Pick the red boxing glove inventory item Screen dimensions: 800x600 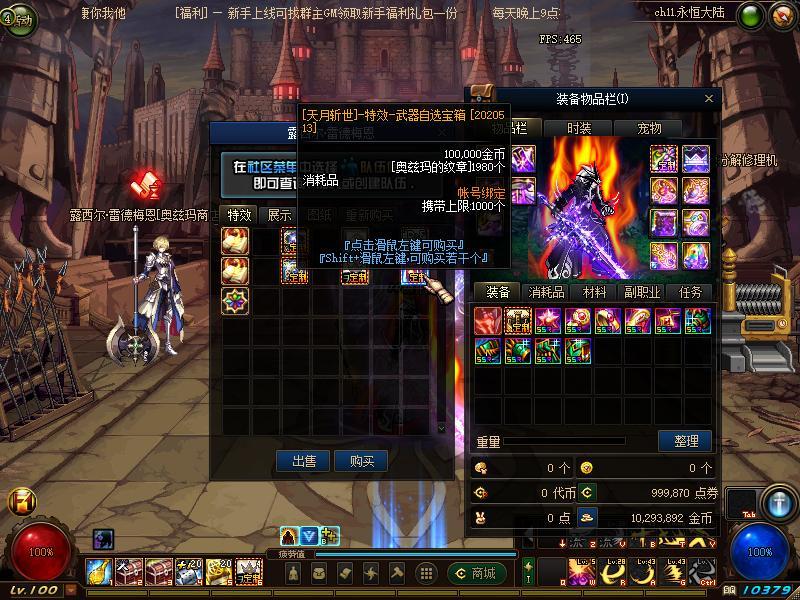487,320
